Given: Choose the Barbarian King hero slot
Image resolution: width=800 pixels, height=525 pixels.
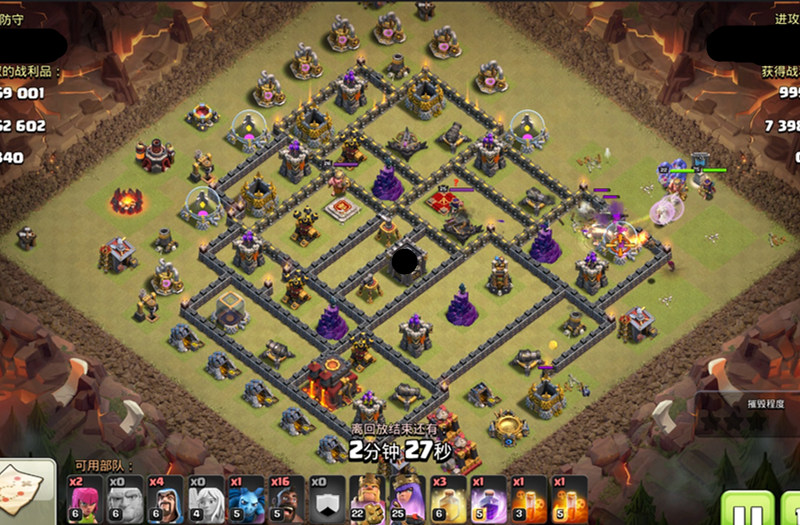Looking at the screenshot, I should point(365,497).
